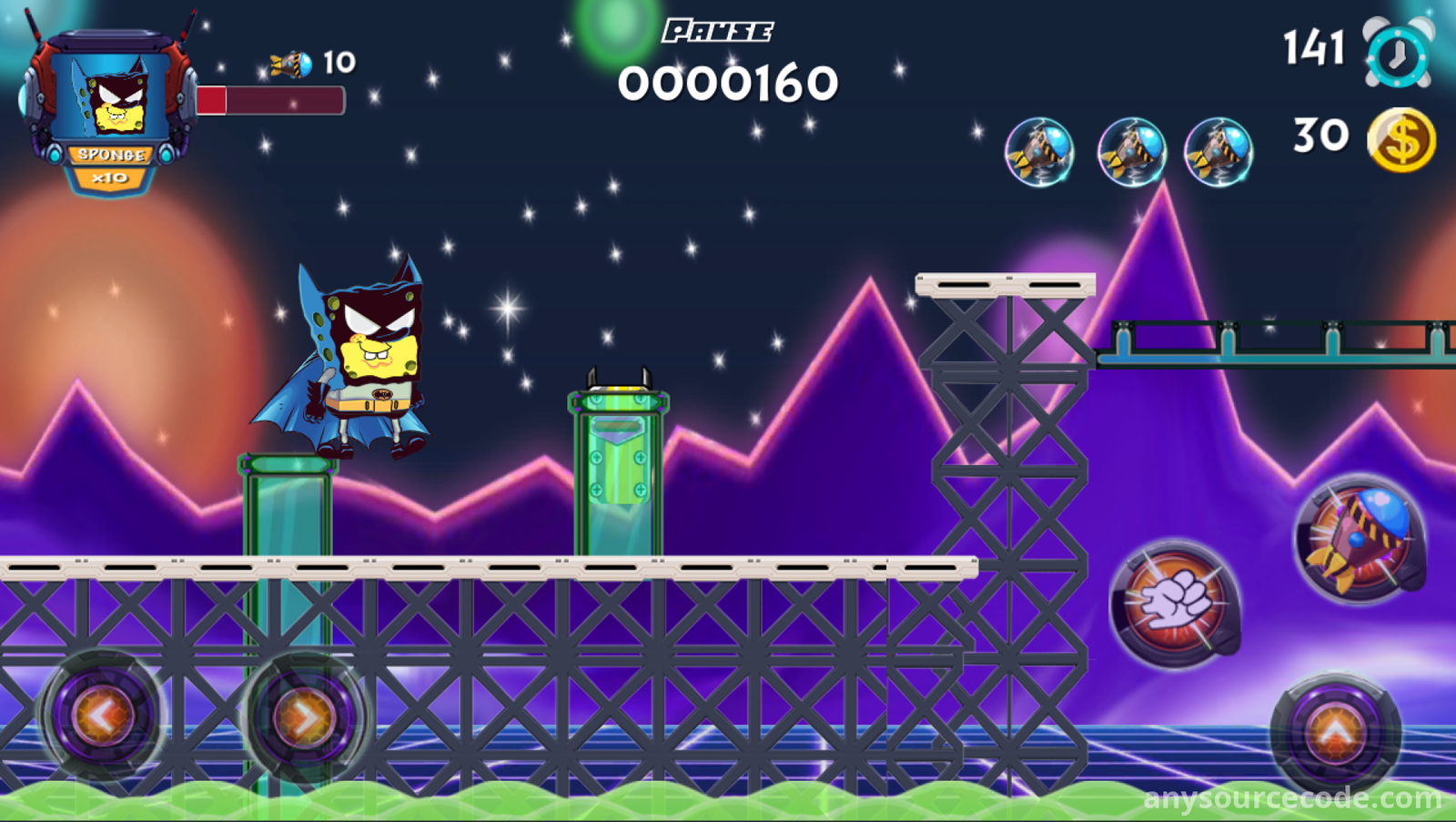Tap the move-left arrow button
This screenshot has width=1456, height=822.
click(103, 716)
